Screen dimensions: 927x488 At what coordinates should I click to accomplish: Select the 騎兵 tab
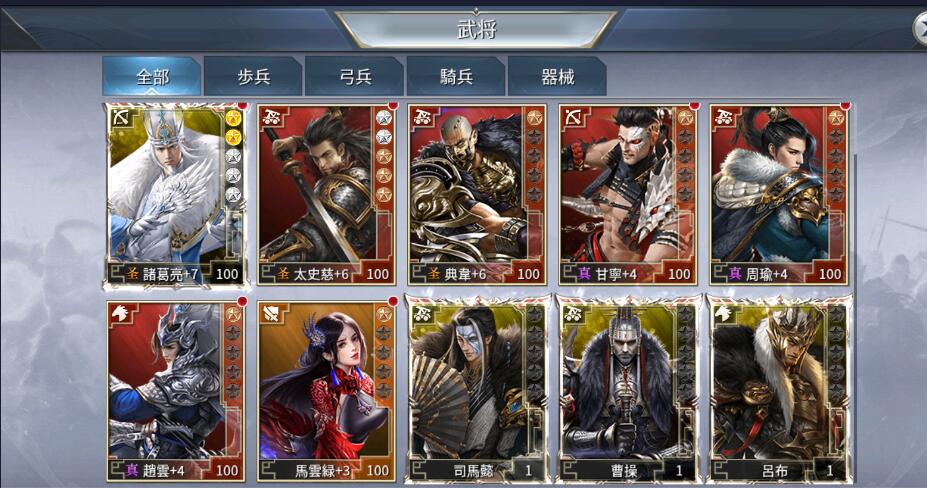point(455,77)
